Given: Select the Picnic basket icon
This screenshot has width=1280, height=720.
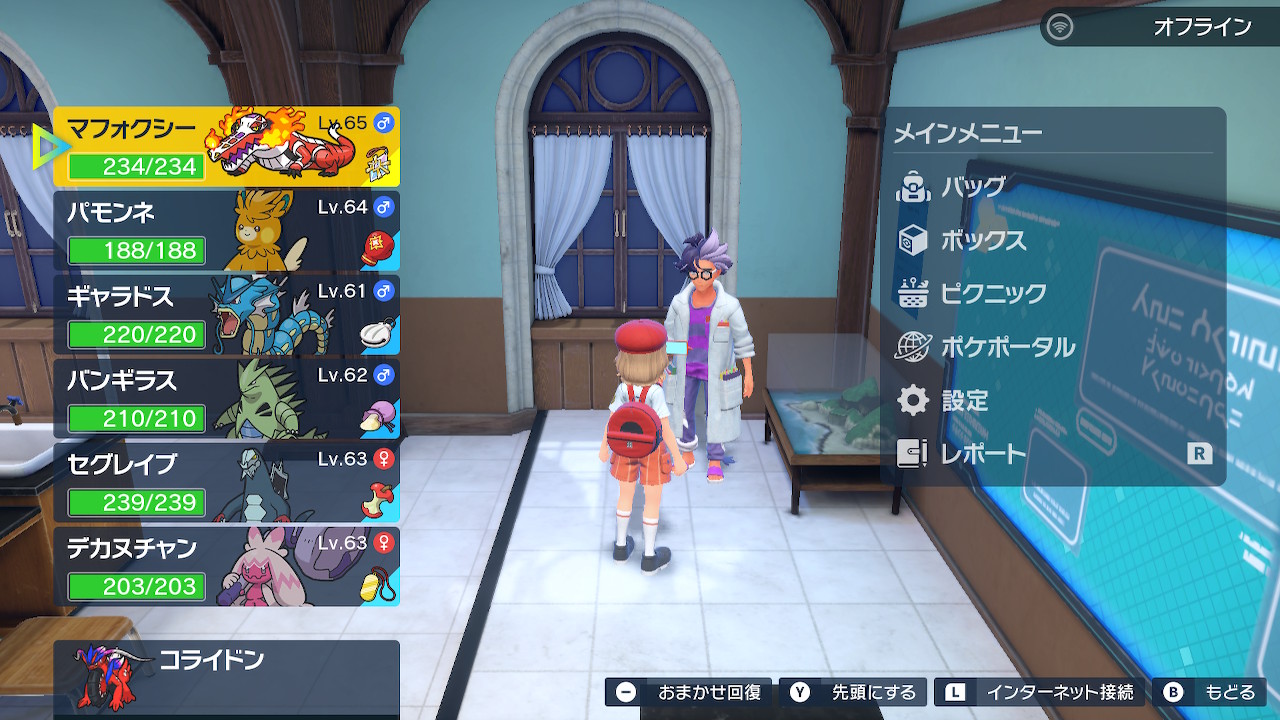Looking at the screenshot, I should pos(913,292).
